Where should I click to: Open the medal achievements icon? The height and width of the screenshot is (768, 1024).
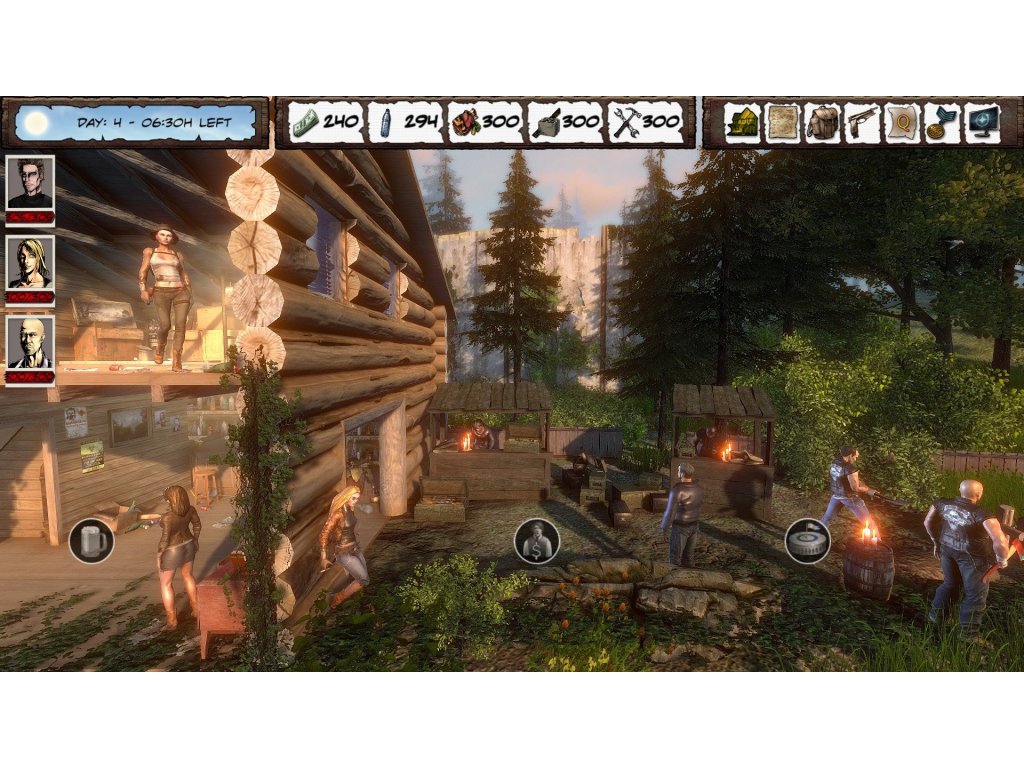click(942, 123)
